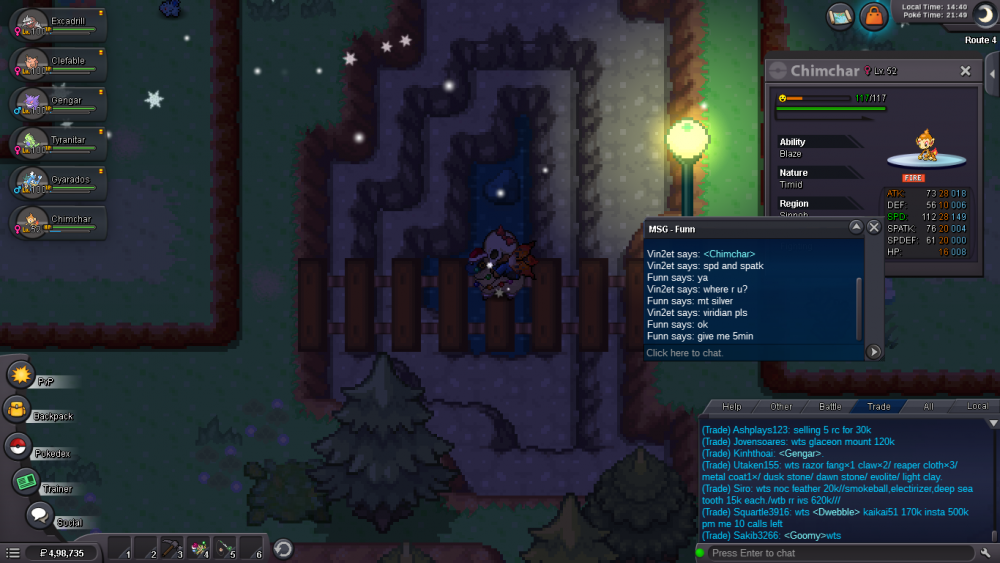The height and width of the screenshot is (563, 1000).
Task: Select Gengar in the party list
Action: (58, 104)
